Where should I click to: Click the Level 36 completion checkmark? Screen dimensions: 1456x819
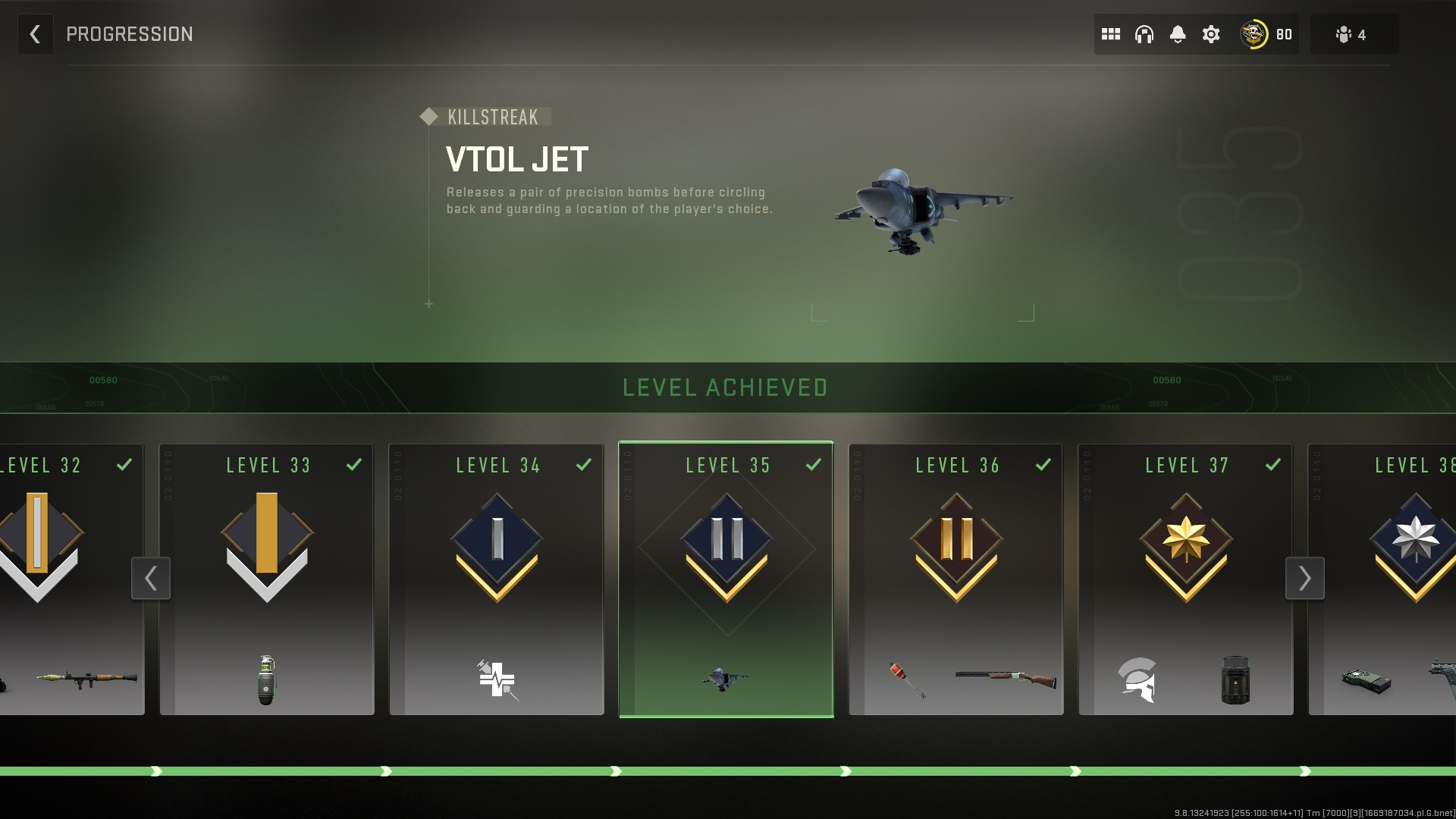click(1045, 463)
